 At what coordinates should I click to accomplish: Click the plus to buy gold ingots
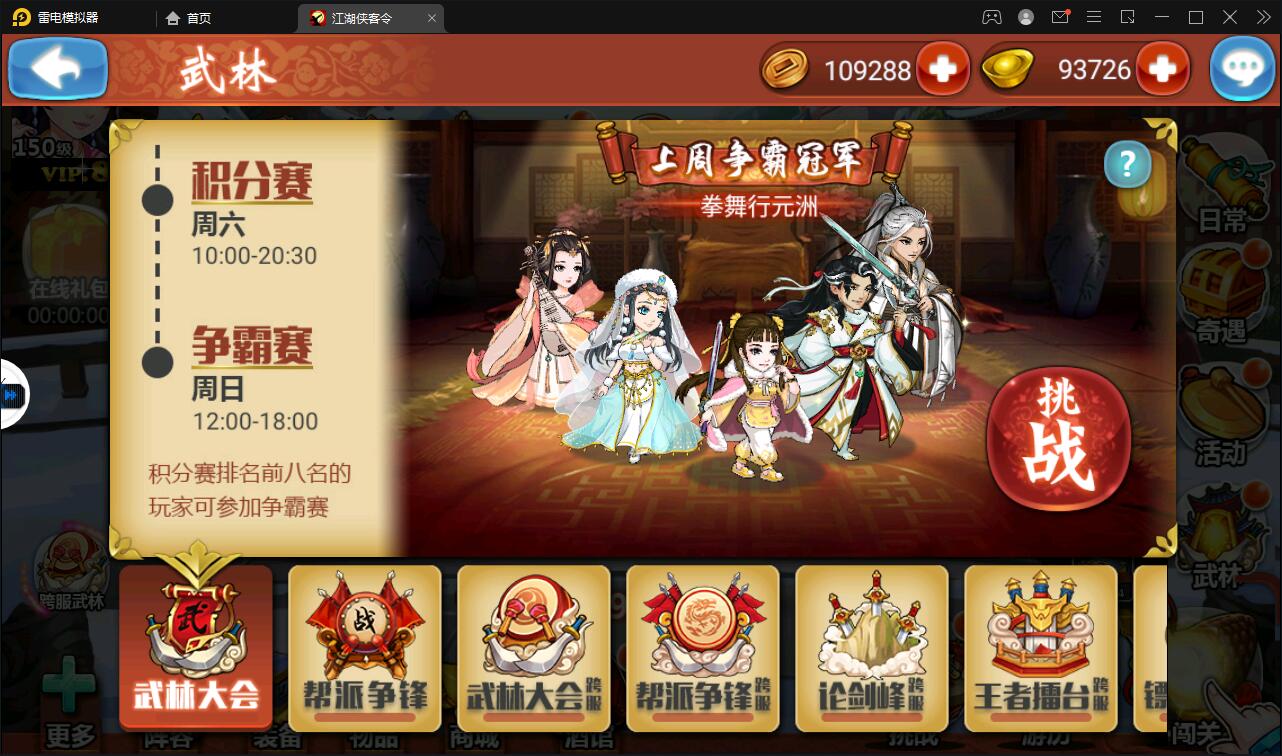tap(1163, 69)
